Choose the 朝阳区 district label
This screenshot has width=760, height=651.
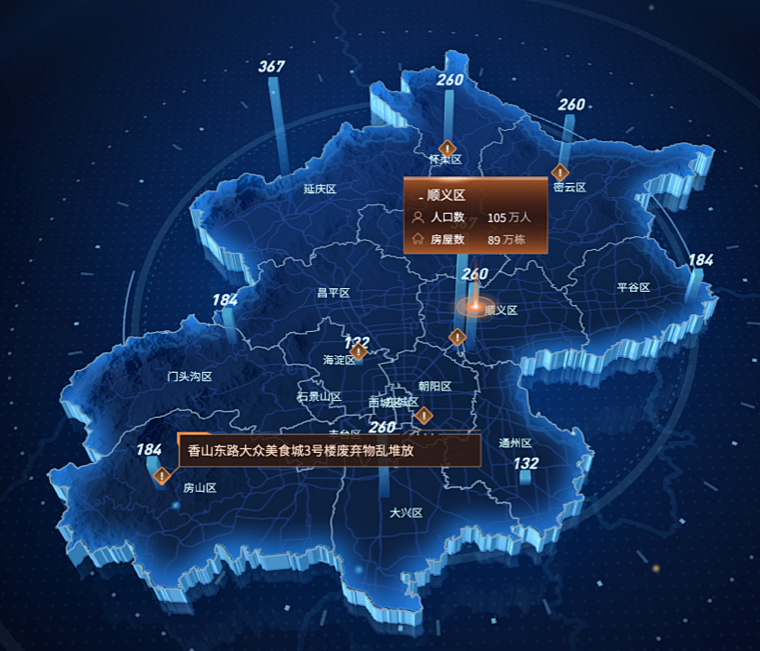coord(435,386)
